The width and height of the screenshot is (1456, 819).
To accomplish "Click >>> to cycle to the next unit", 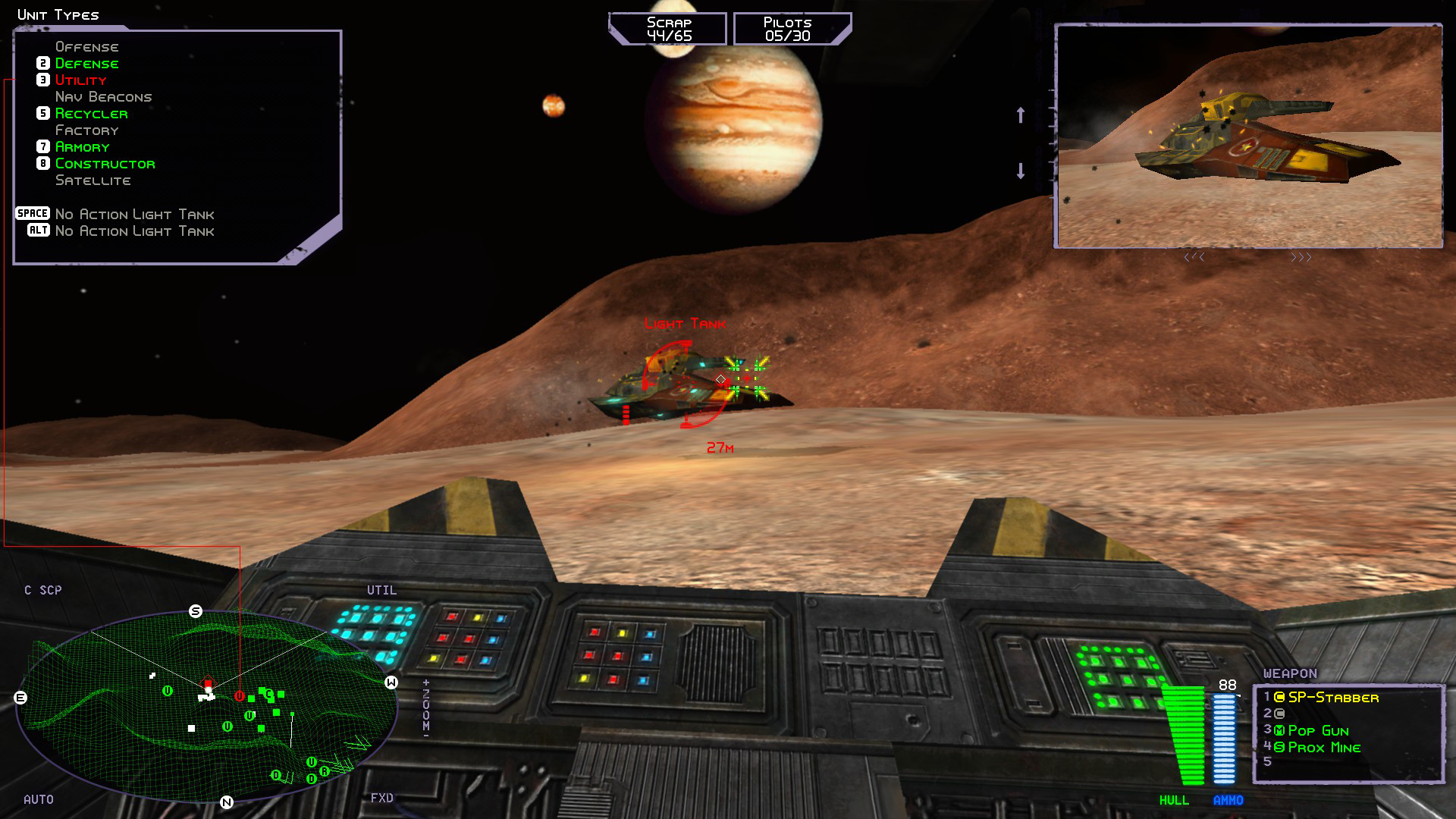I will click(x=1301, y=257).
